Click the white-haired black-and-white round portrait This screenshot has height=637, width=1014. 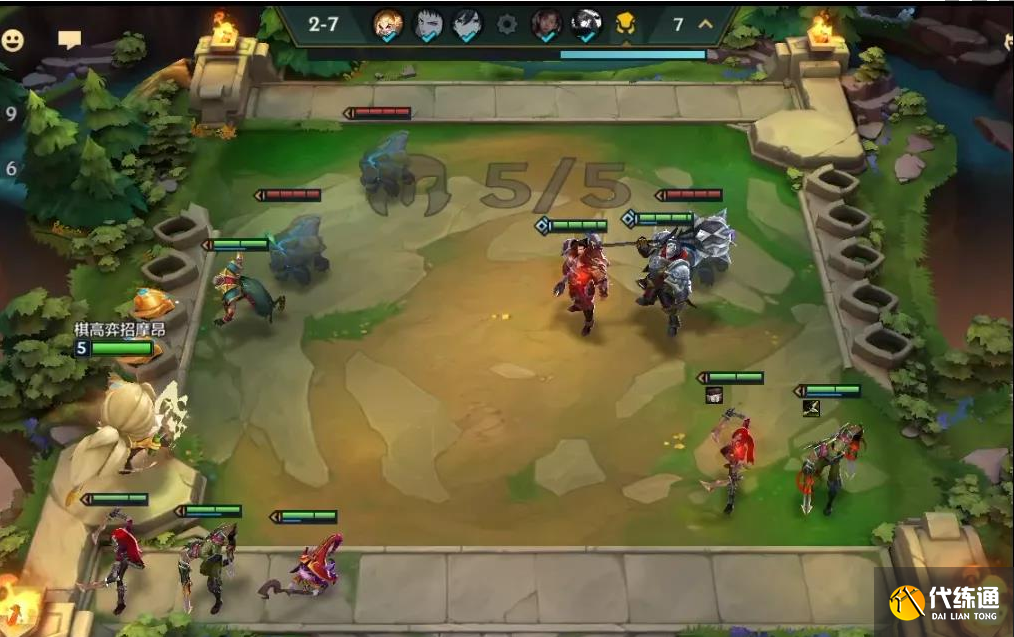click(x=586, y=24)
